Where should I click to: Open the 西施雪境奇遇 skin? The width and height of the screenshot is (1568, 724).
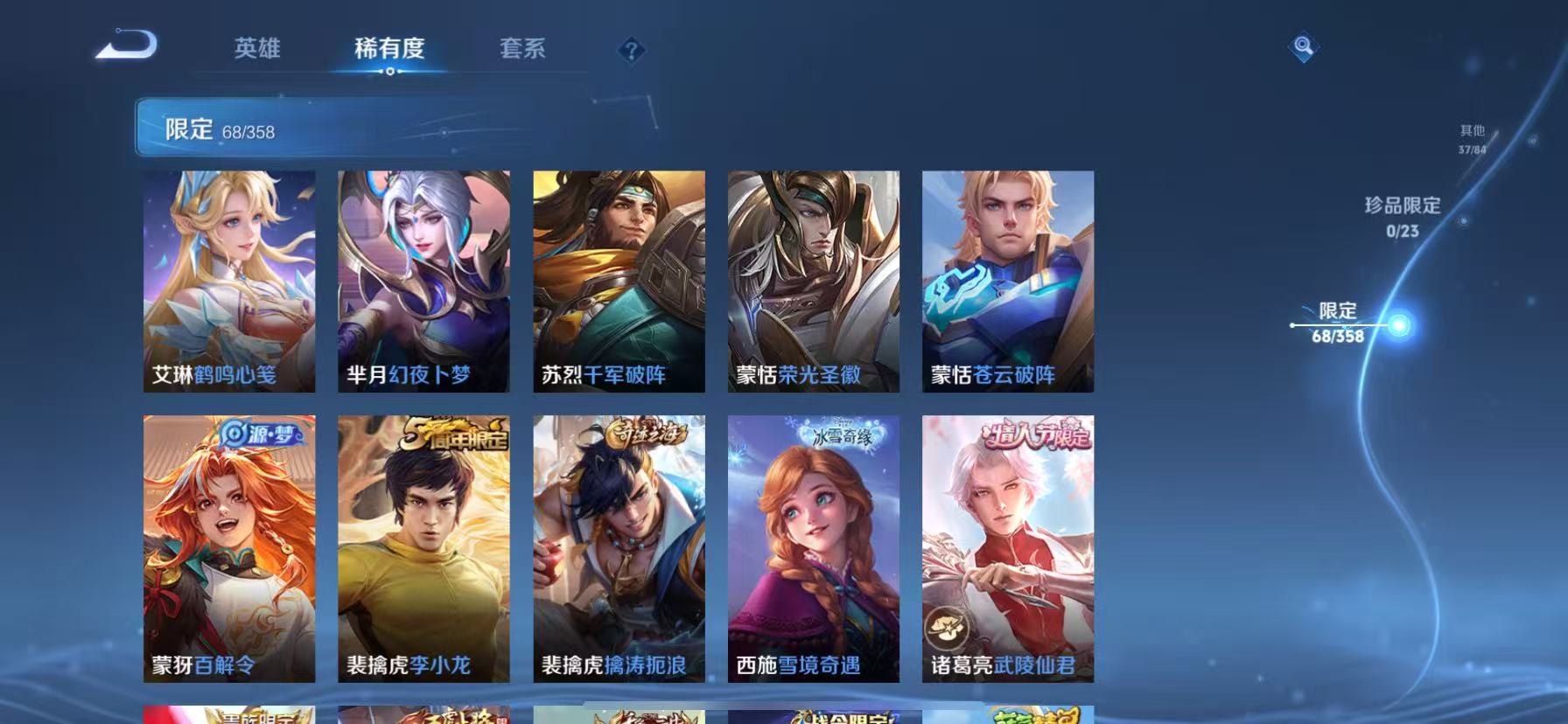[x=814, y=551]
